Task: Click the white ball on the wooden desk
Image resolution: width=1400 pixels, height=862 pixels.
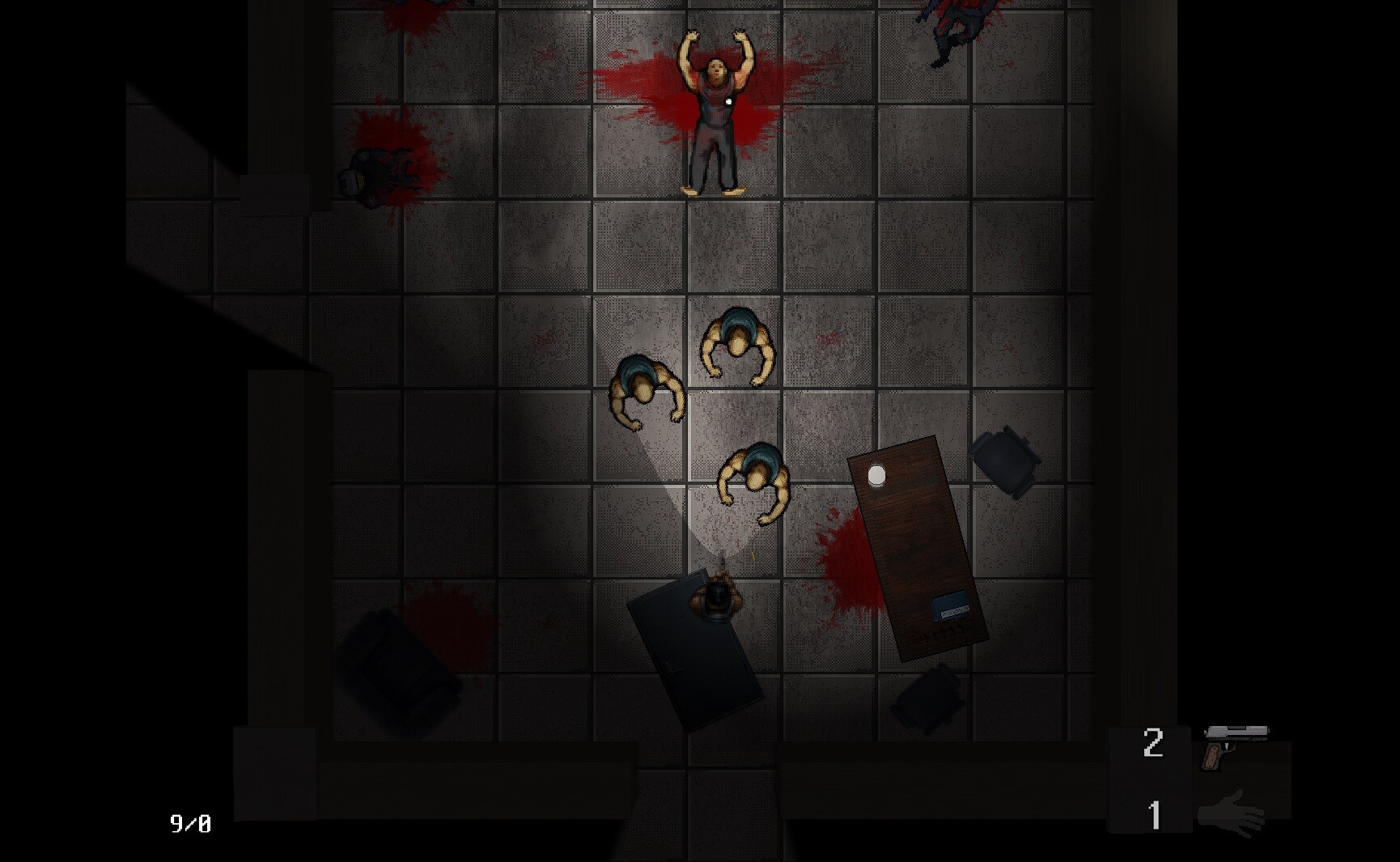Action: pyautogui.click(x=878, y=473)
